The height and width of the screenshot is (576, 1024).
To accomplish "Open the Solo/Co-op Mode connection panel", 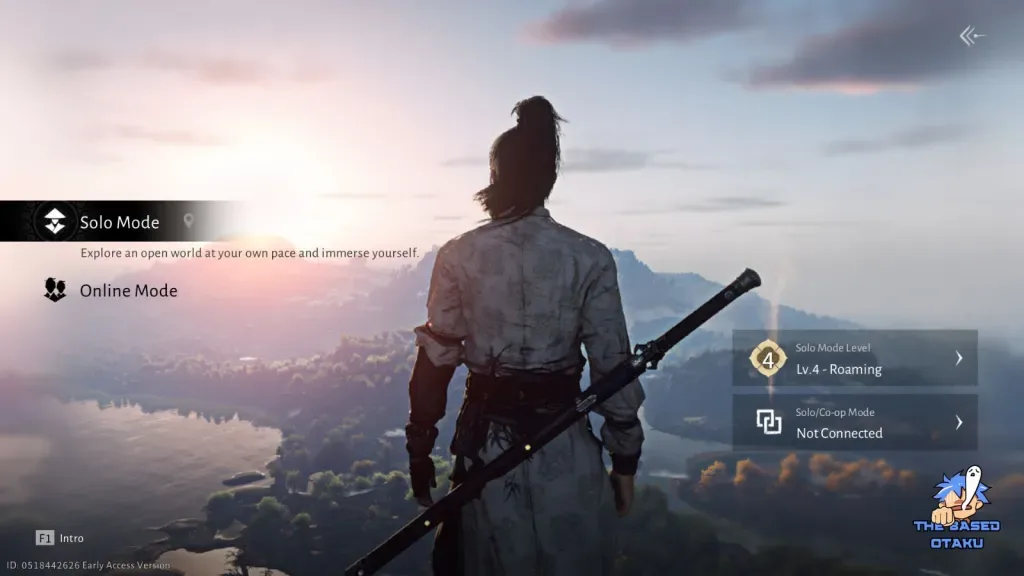I will (854, 422).
